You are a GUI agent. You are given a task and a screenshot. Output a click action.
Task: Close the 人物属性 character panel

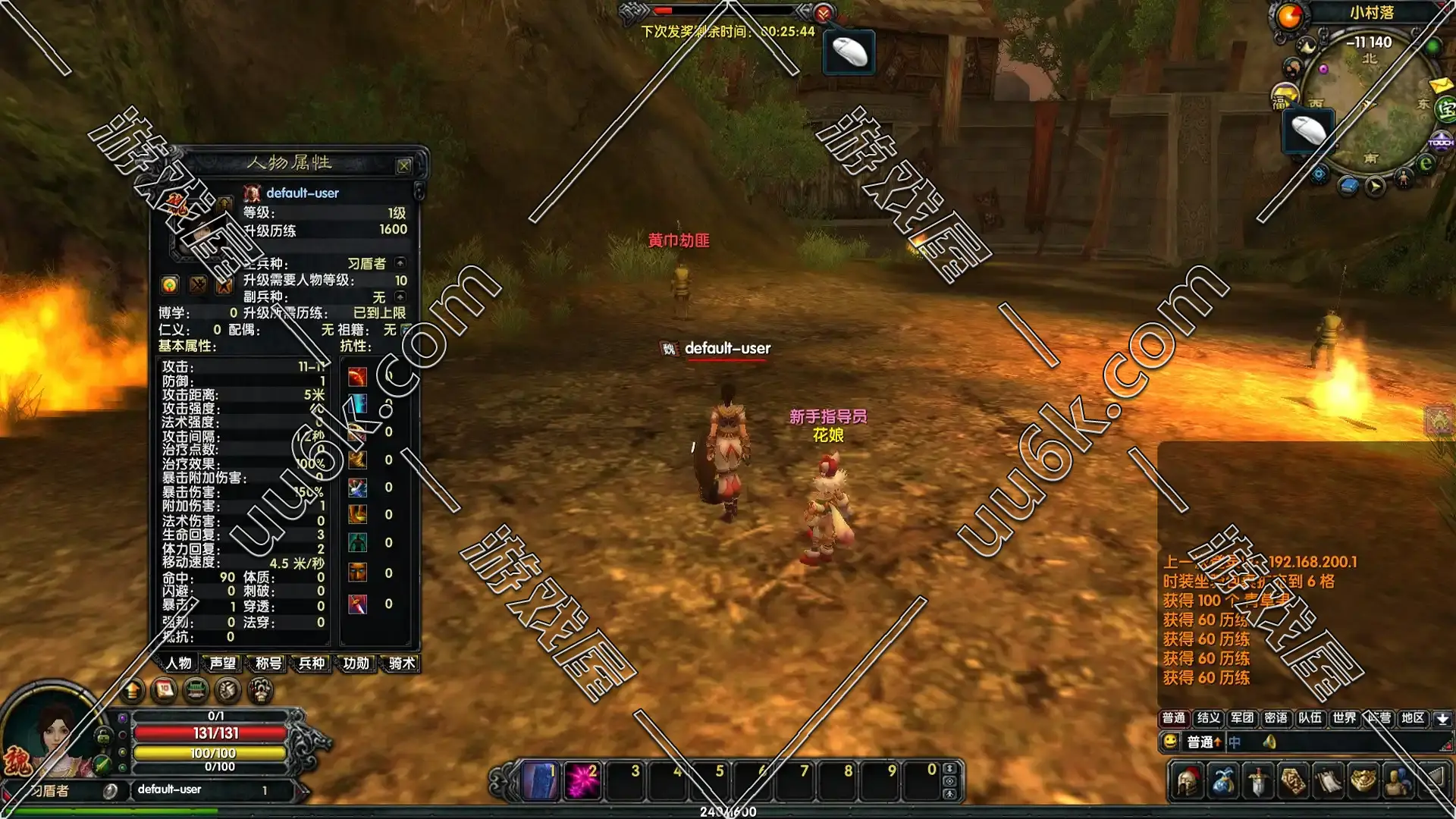click(x=403, y=165)
